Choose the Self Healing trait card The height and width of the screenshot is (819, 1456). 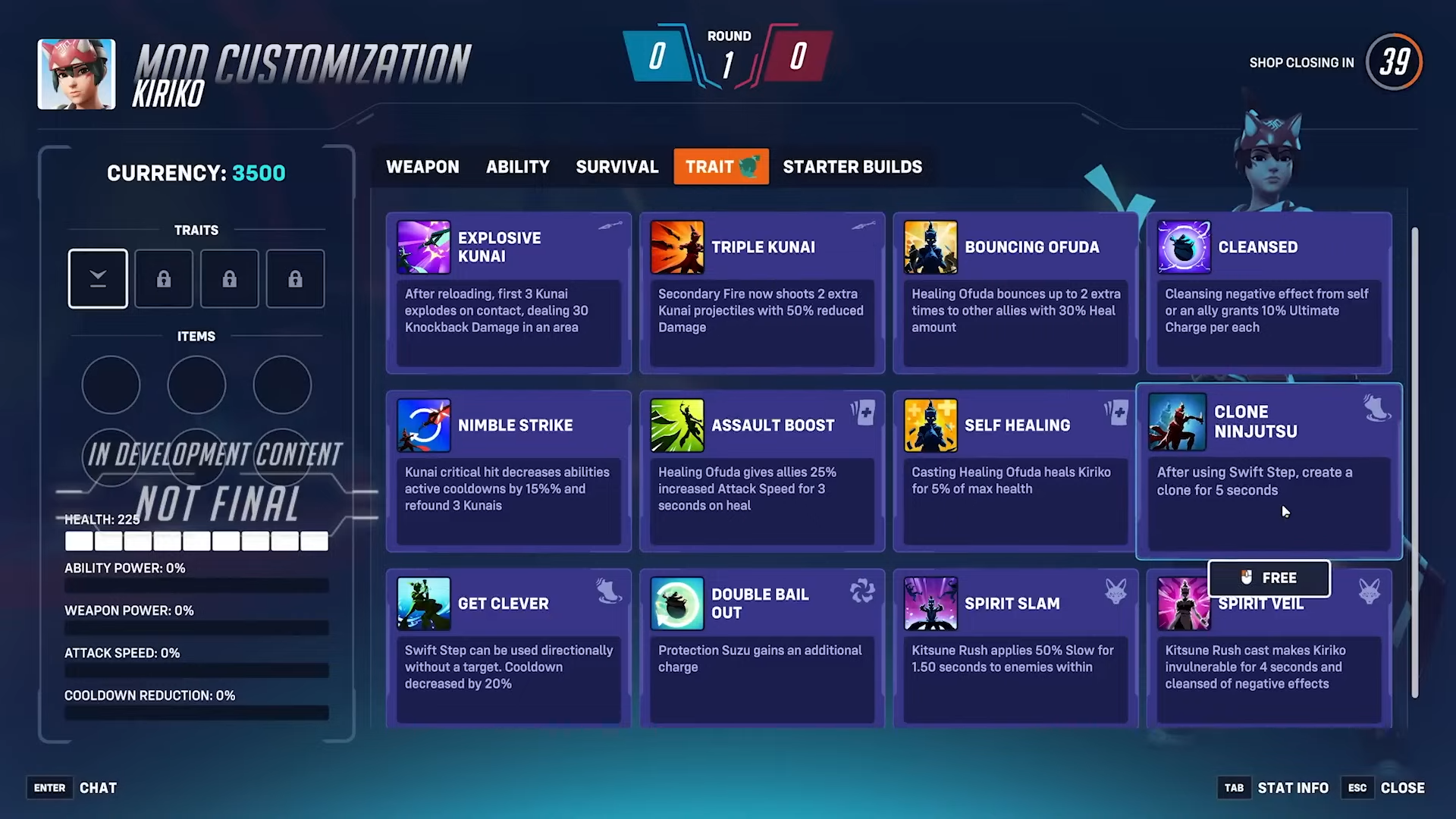pyautogui.click(x=1015, y=471)
